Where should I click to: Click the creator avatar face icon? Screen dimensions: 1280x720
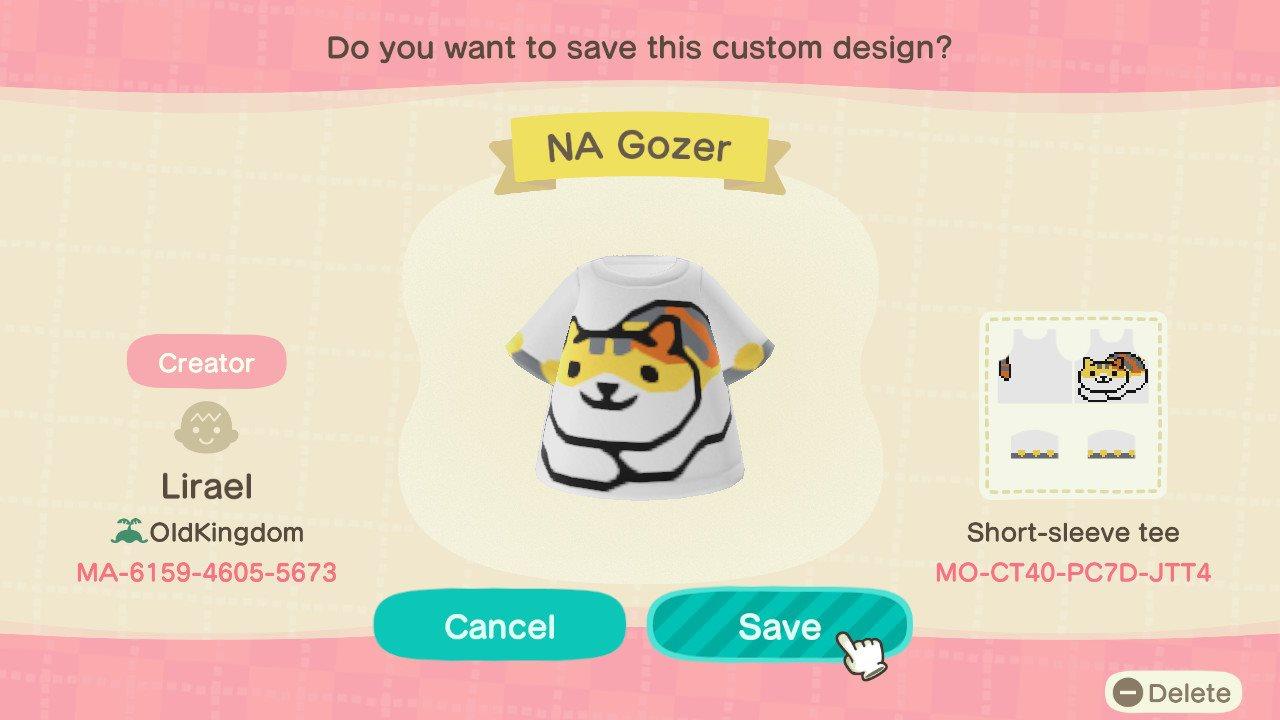207,430
